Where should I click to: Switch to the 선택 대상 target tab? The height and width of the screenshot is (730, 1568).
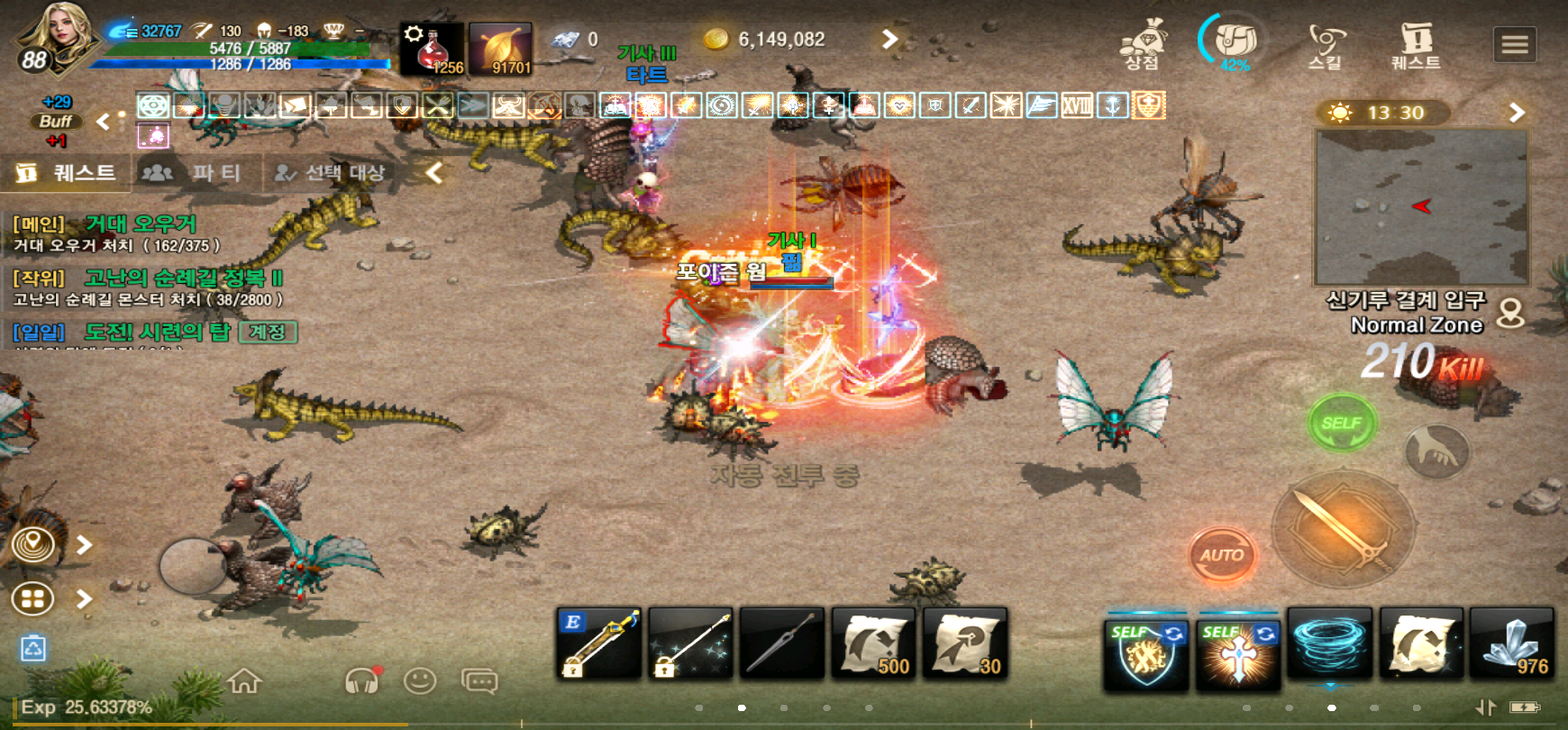coord(331,173)
